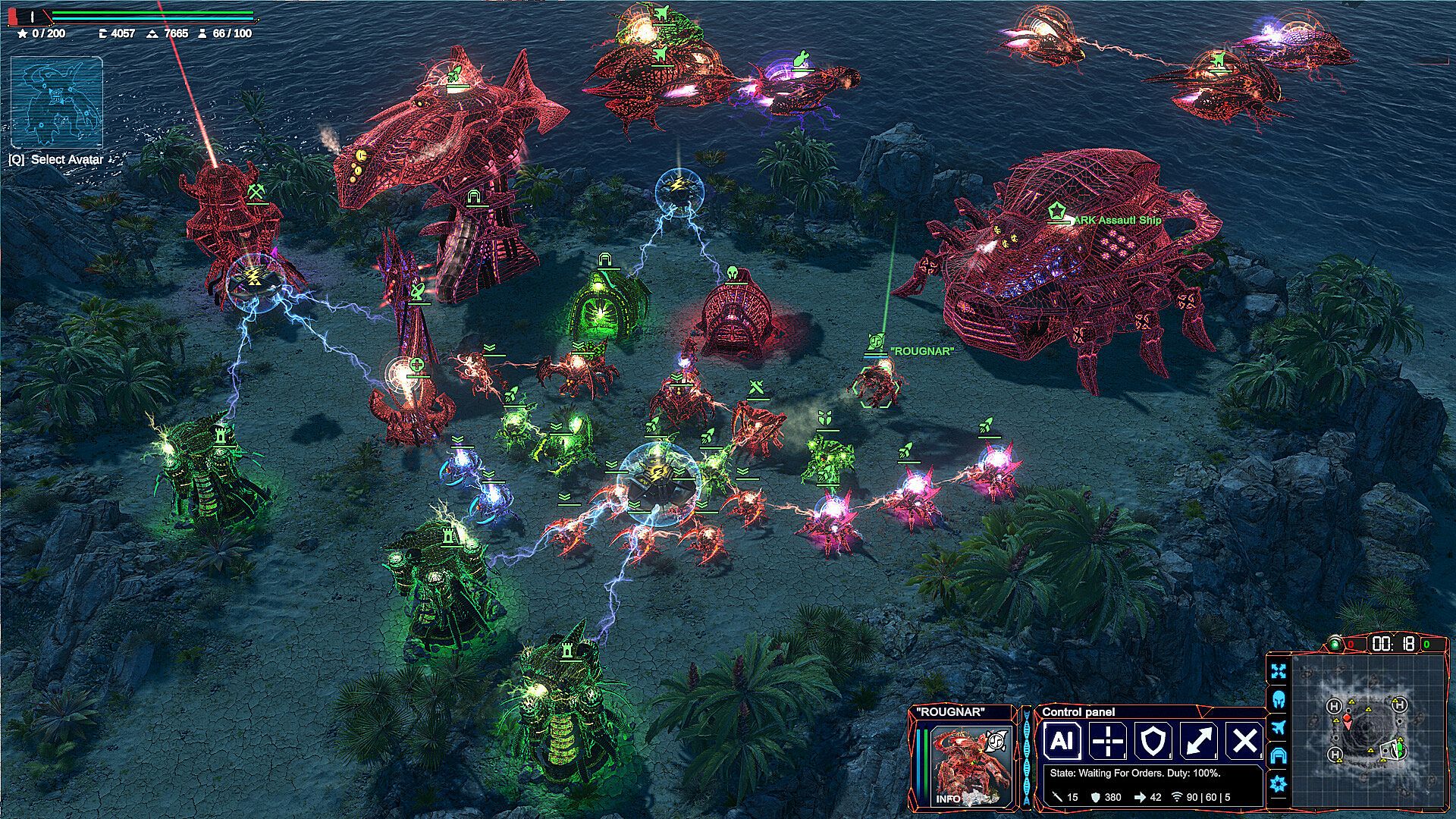Choose the helmet icon beside minimap
This screenshot has width=1456, height=819.
1279,699
